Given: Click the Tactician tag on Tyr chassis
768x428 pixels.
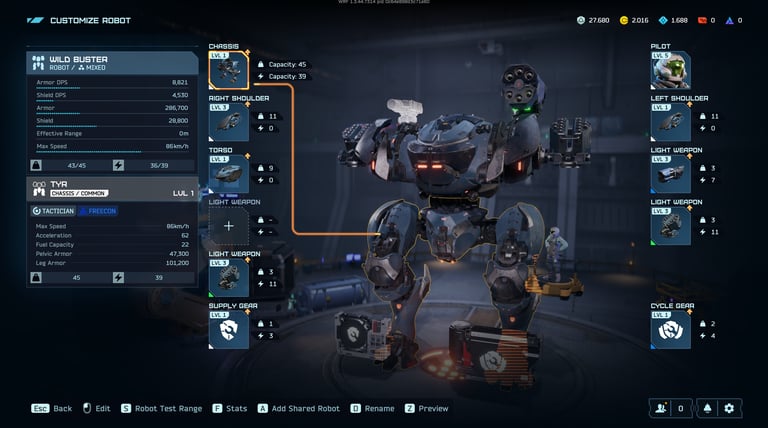Looking at the screenshot, I should tap(52, 211).
